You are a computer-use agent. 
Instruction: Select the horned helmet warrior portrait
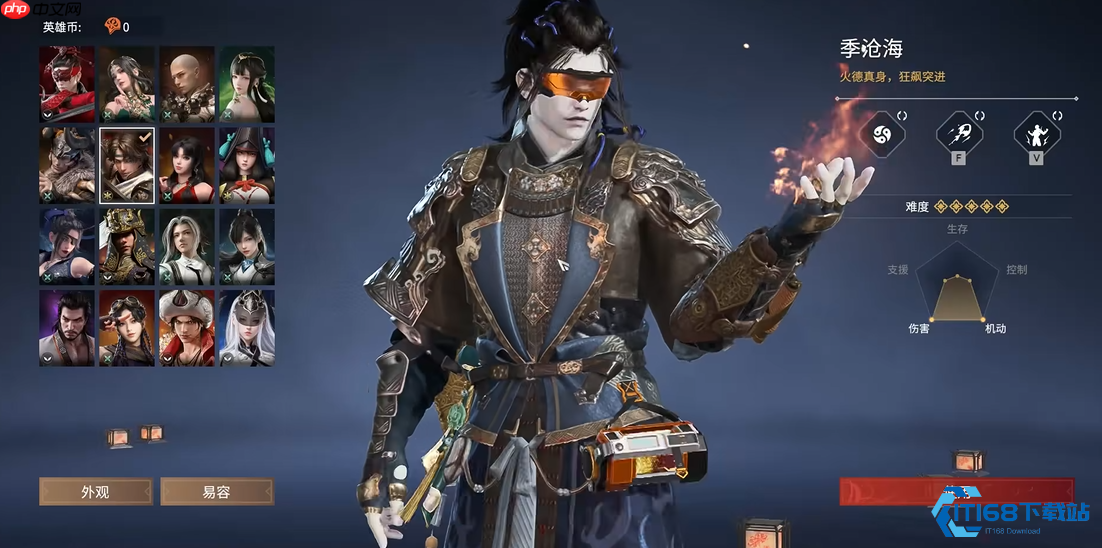[67, 165]
